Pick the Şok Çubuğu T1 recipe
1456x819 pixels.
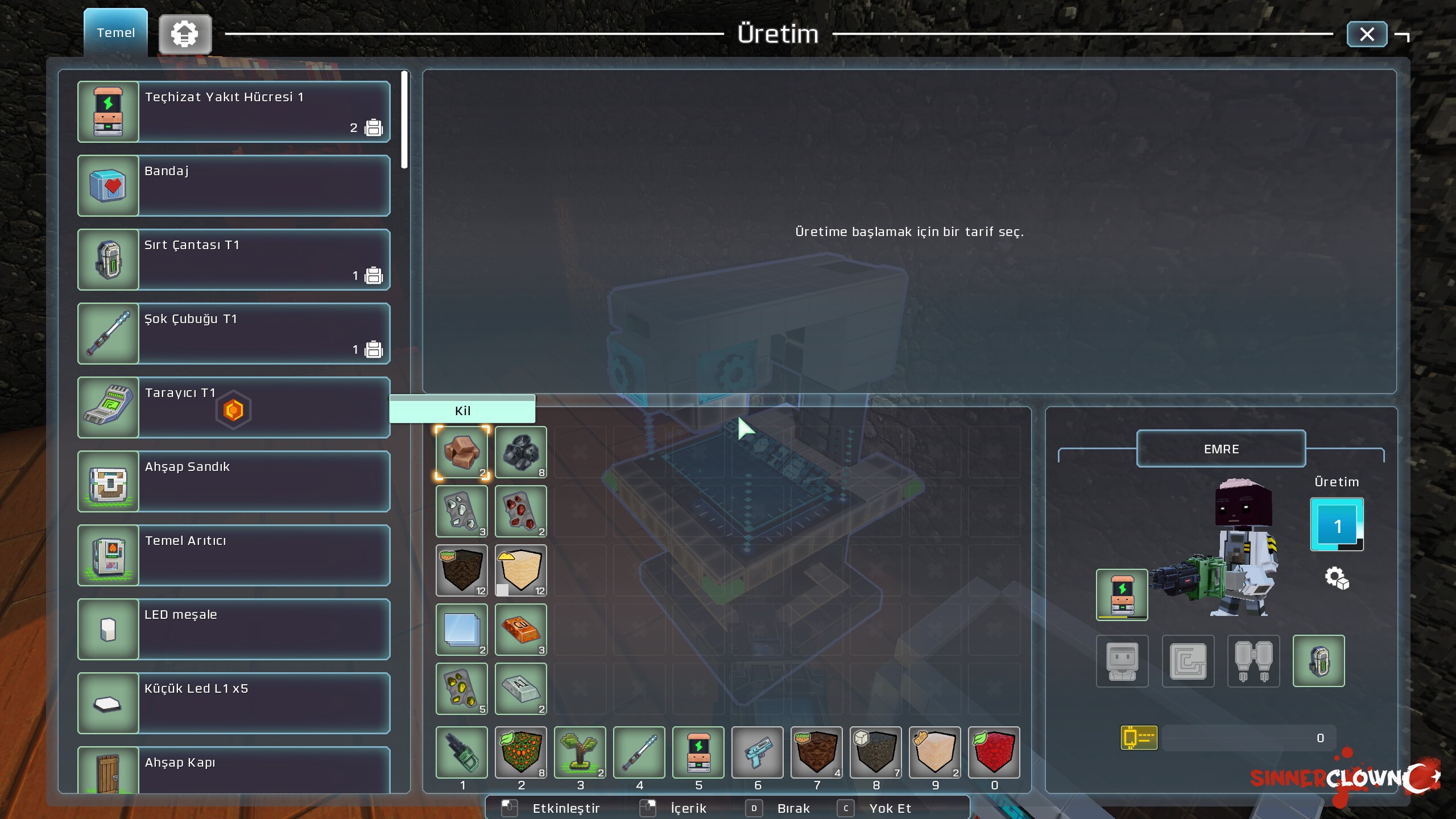(234, 333)
